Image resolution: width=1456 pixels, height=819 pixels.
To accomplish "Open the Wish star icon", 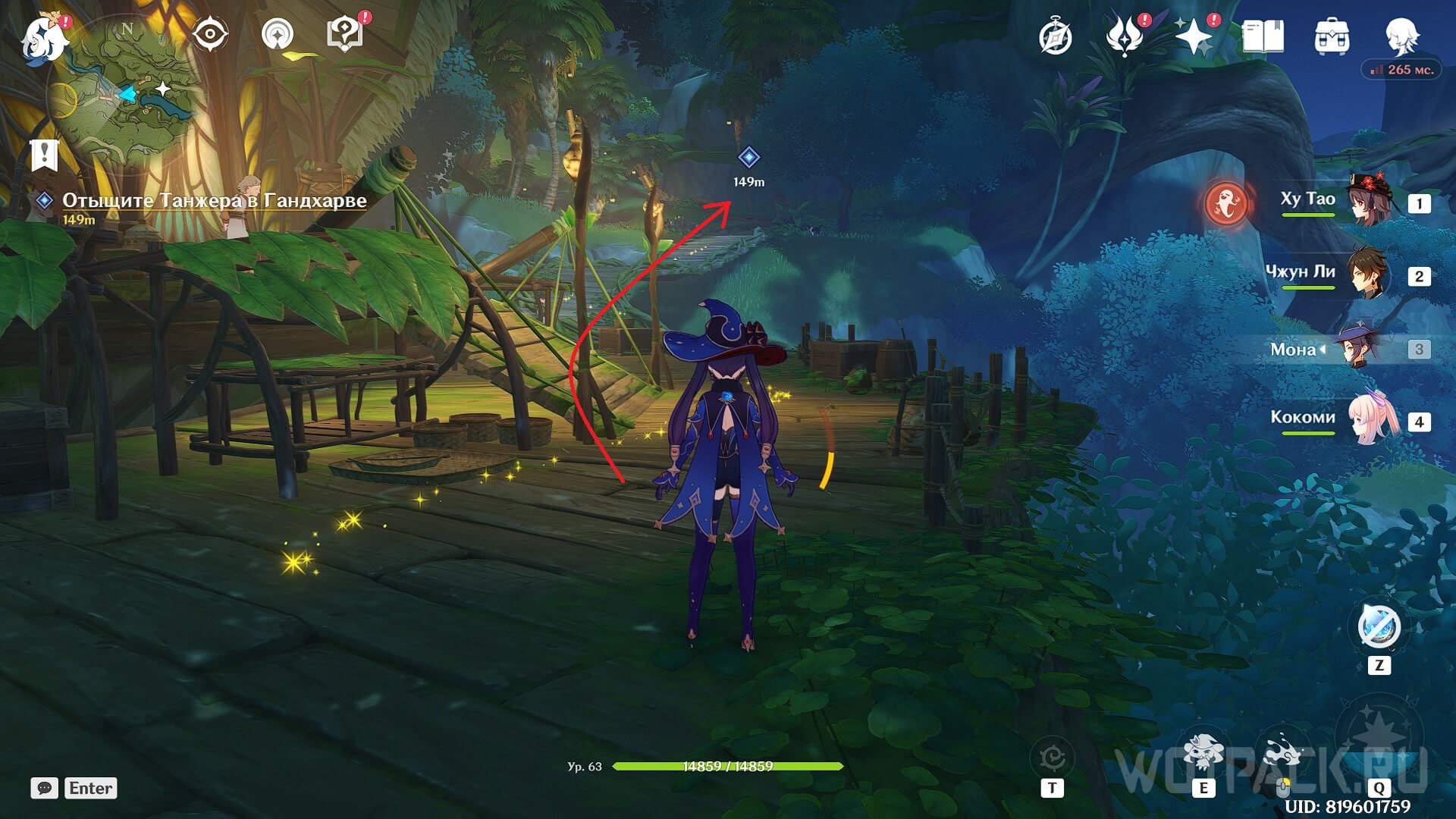I will [1193, 36].
